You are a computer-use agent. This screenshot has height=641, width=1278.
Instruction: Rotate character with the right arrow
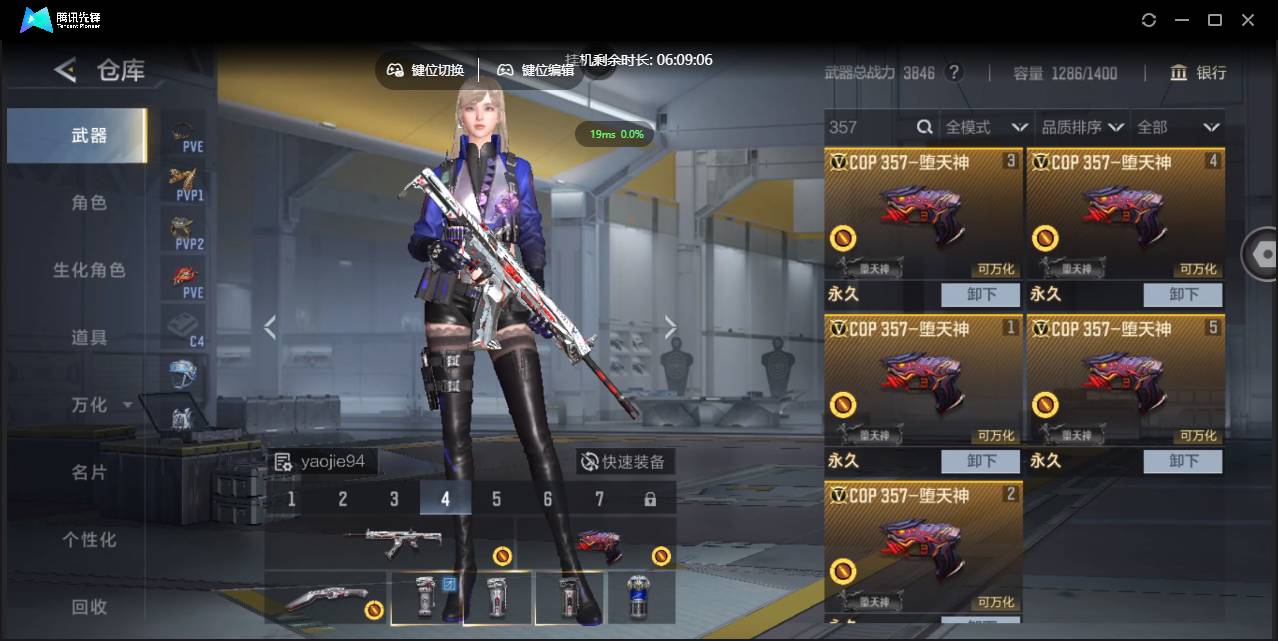point(670,327)
